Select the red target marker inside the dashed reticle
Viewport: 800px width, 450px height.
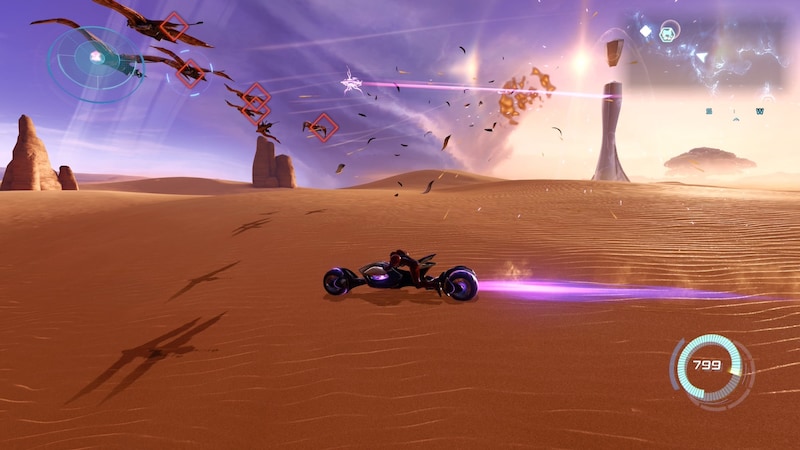[x=190, y=72]
